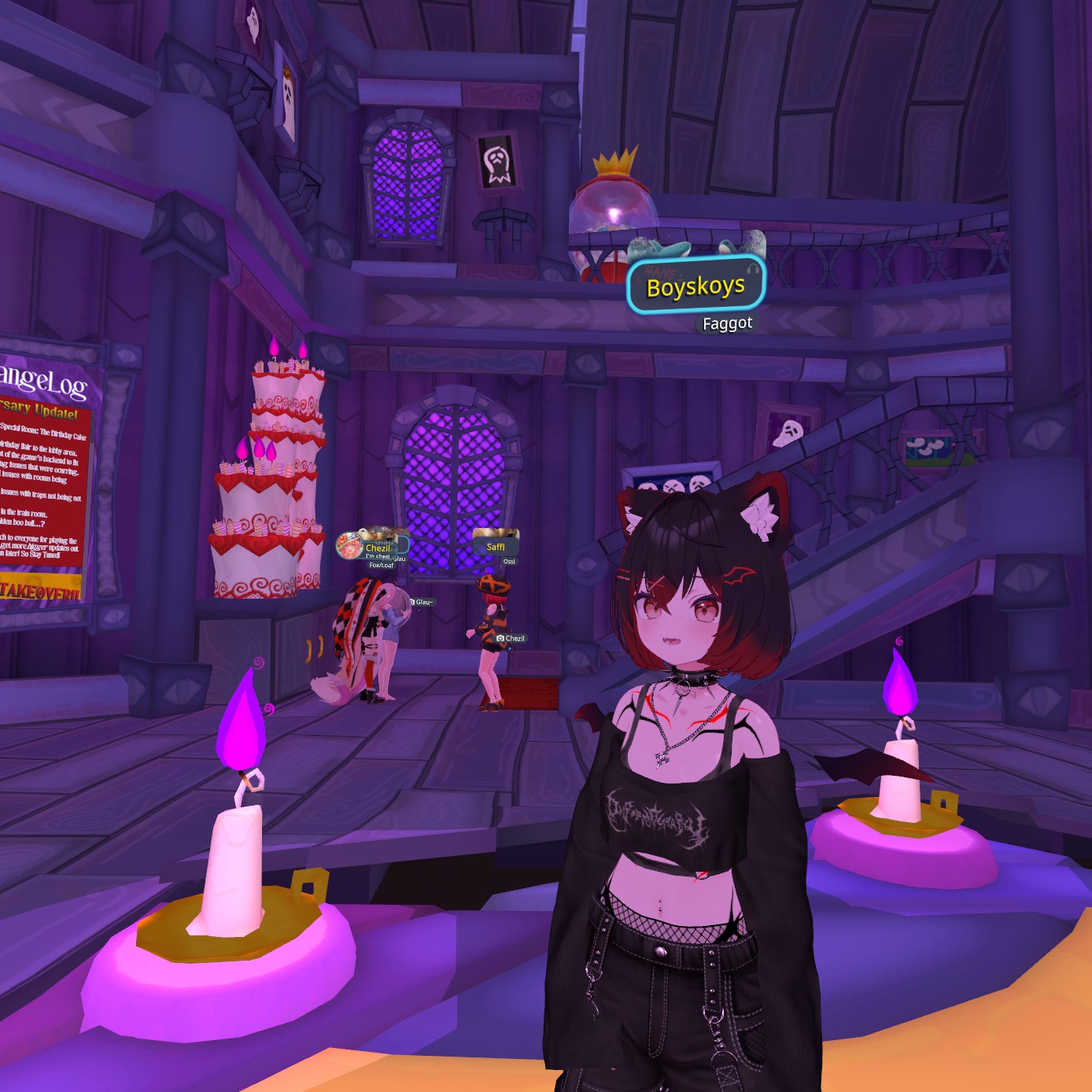Click the Chezil camera tag
The height and width of the screenshot is (1092, 1092).
click(511, 638)
